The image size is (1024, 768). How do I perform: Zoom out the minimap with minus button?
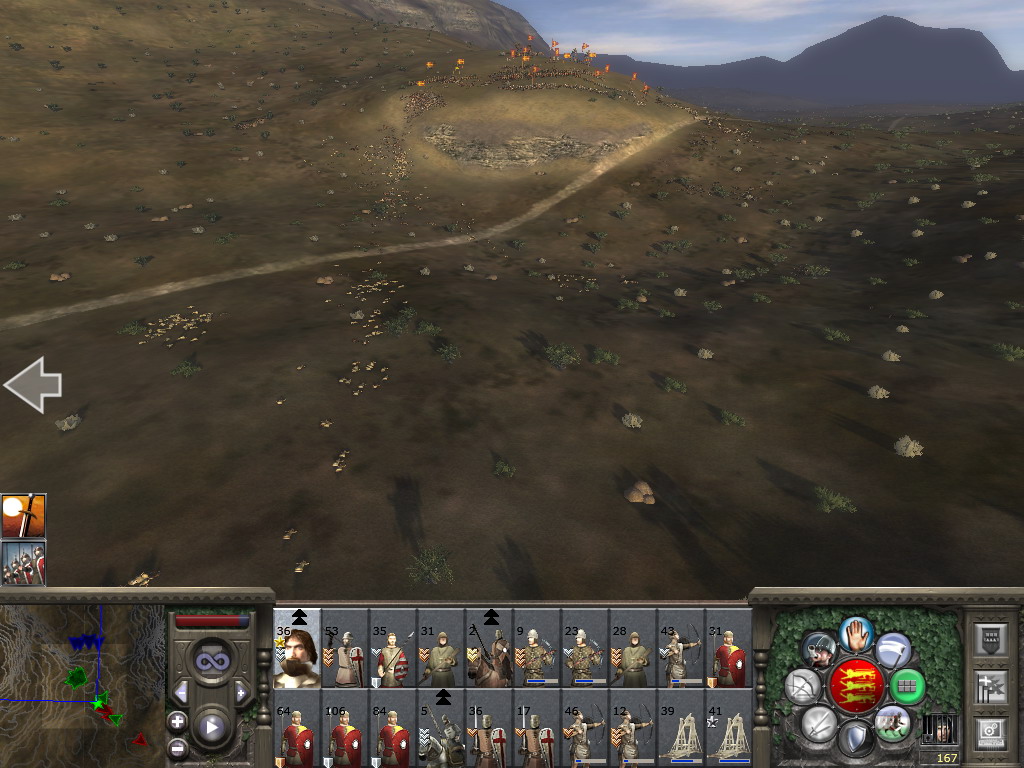click(x=177, y=747)
